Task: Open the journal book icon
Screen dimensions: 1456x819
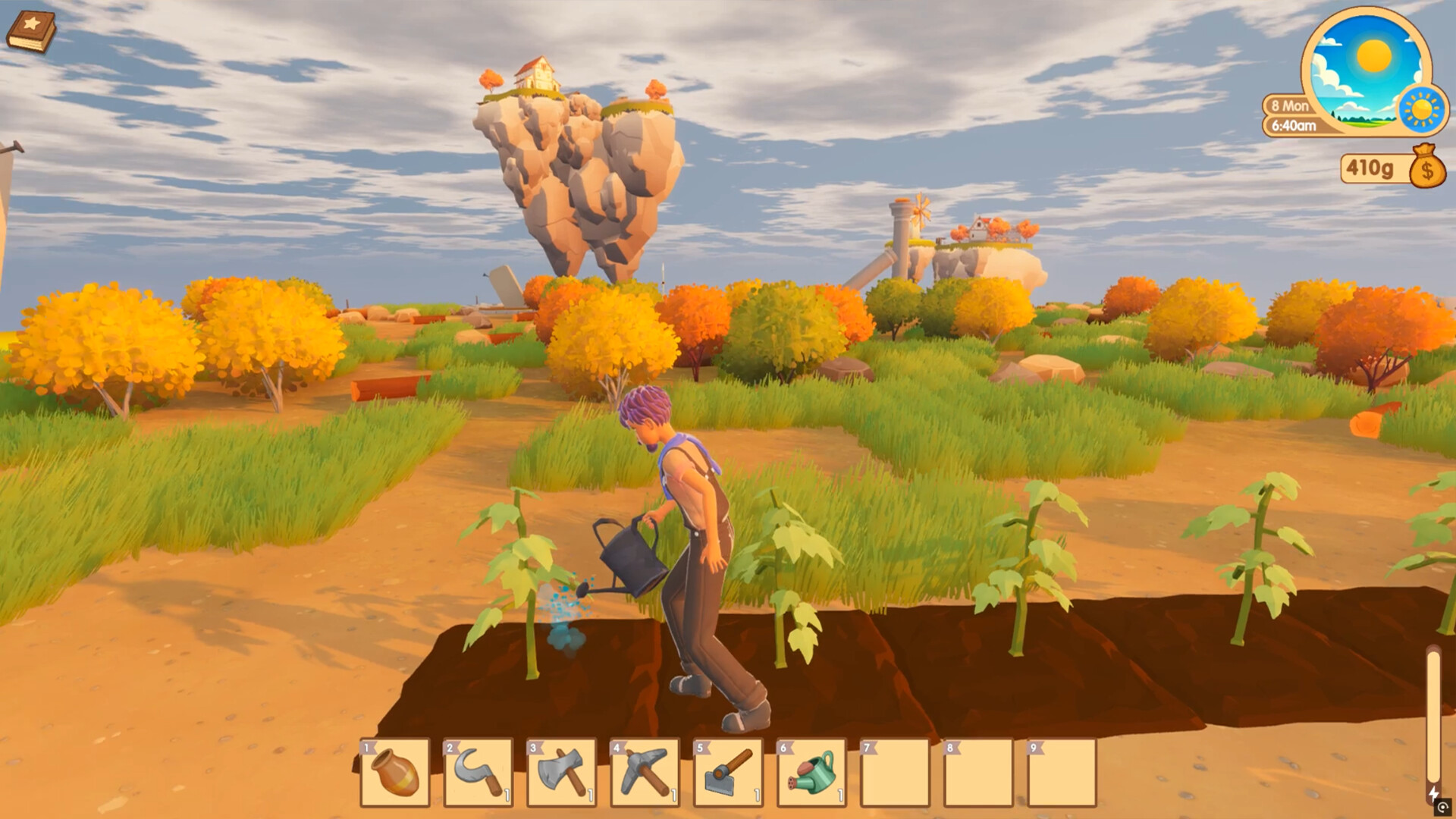Action: tap(31, 32)
